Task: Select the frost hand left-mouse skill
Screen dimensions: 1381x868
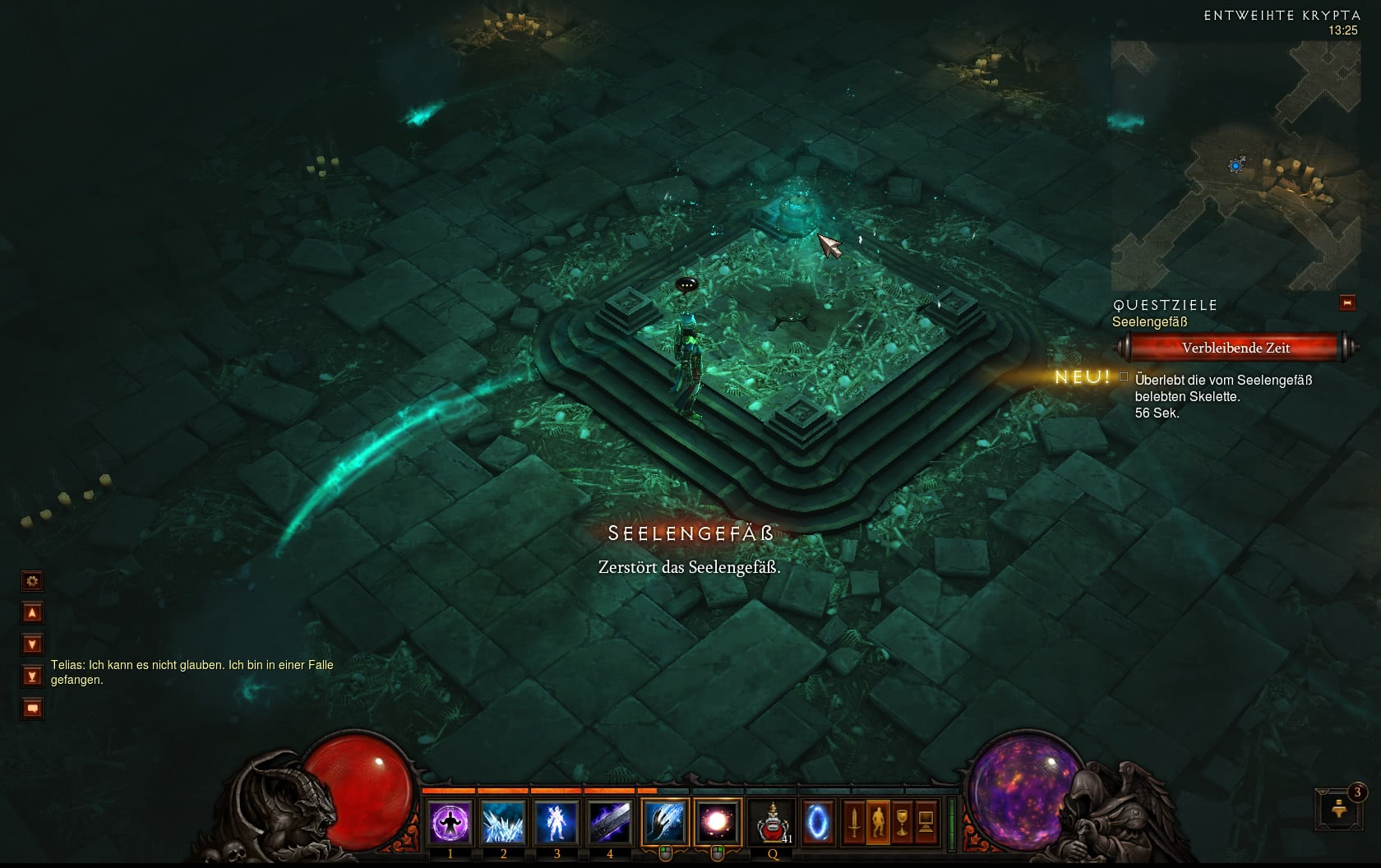Action: coord(664,822)
